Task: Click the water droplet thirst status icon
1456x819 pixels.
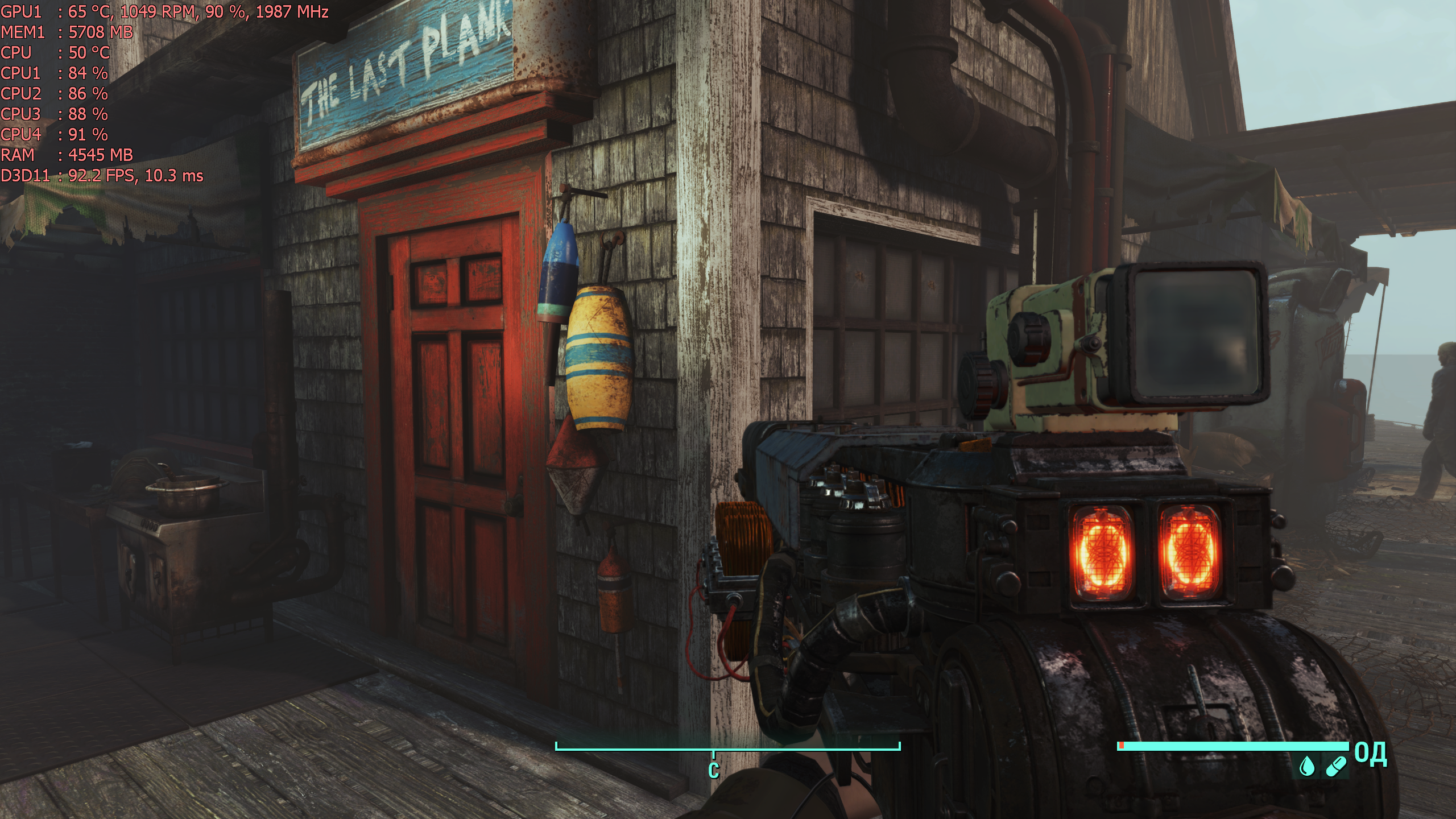Action: click(1308, 767)
